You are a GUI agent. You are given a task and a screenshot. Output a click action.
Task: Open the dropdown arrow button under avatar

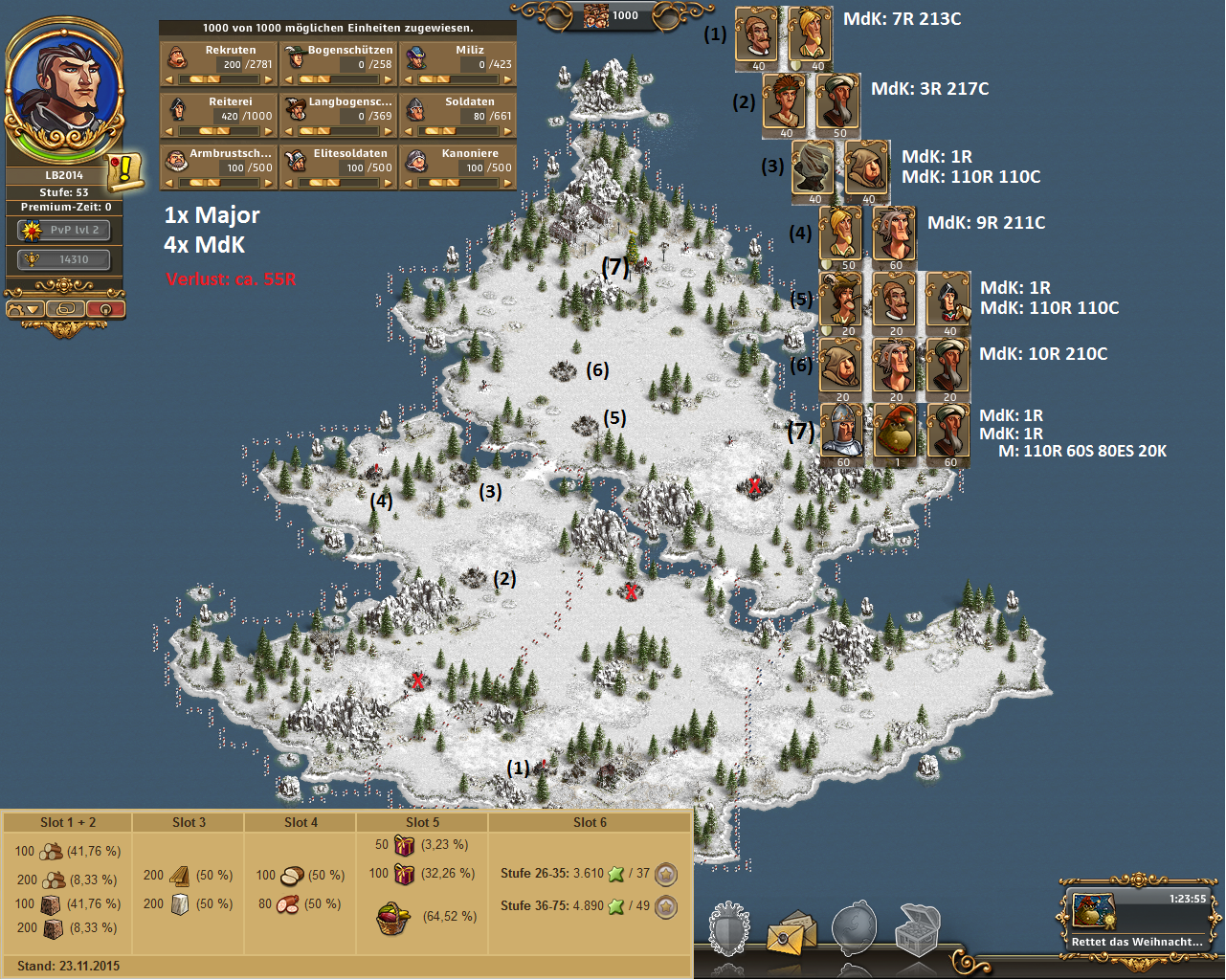26,309
